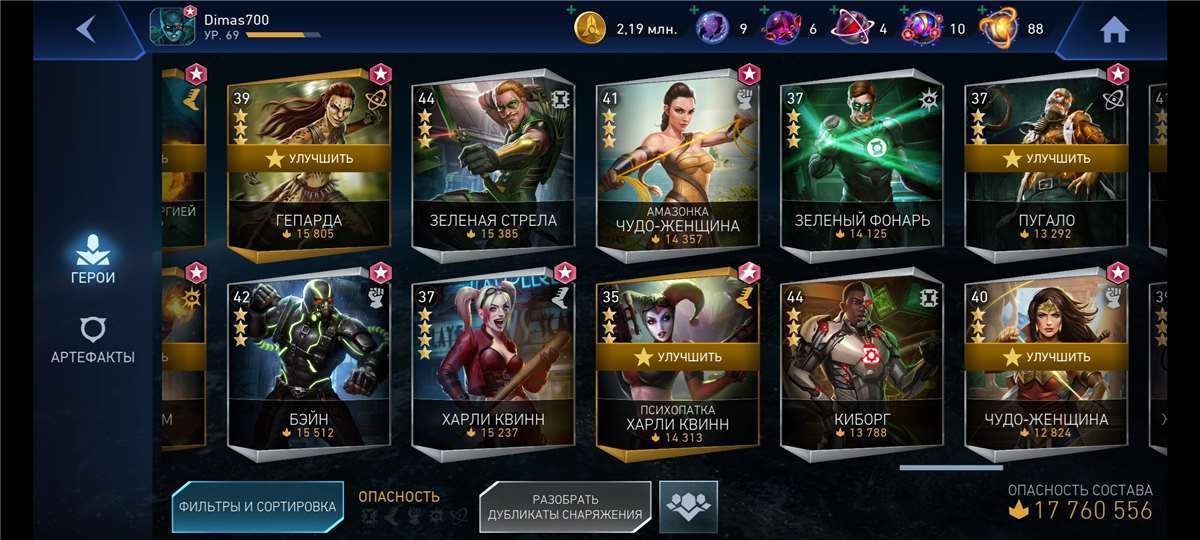Screen dimensions: 1200x540
Task: Click the team formation icon button
Action: coord(689,506)
